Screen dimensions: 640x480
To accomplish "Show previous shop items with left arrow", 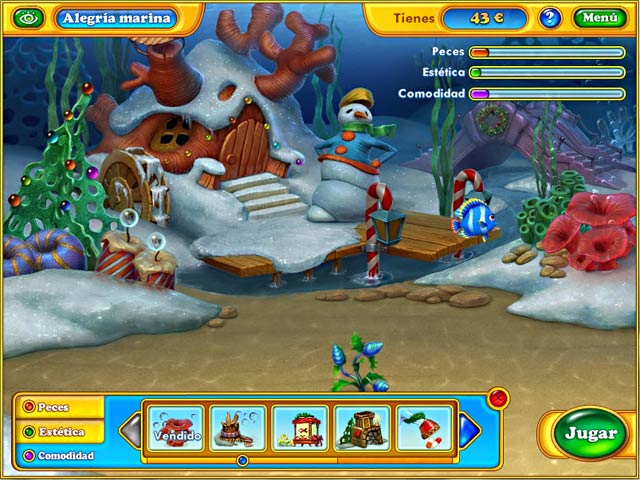I will pos(130,430).
